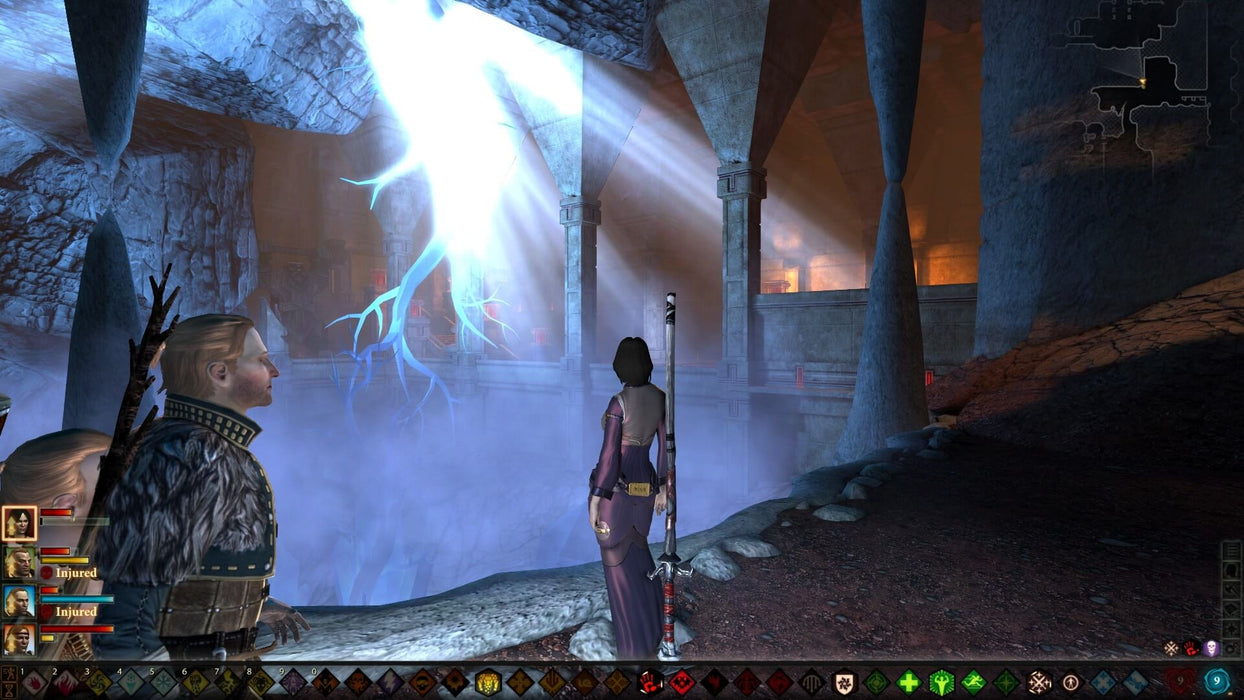1244x700 pixels.
Task: Select the blue-background companion portrait
Action: coord(19,601)
